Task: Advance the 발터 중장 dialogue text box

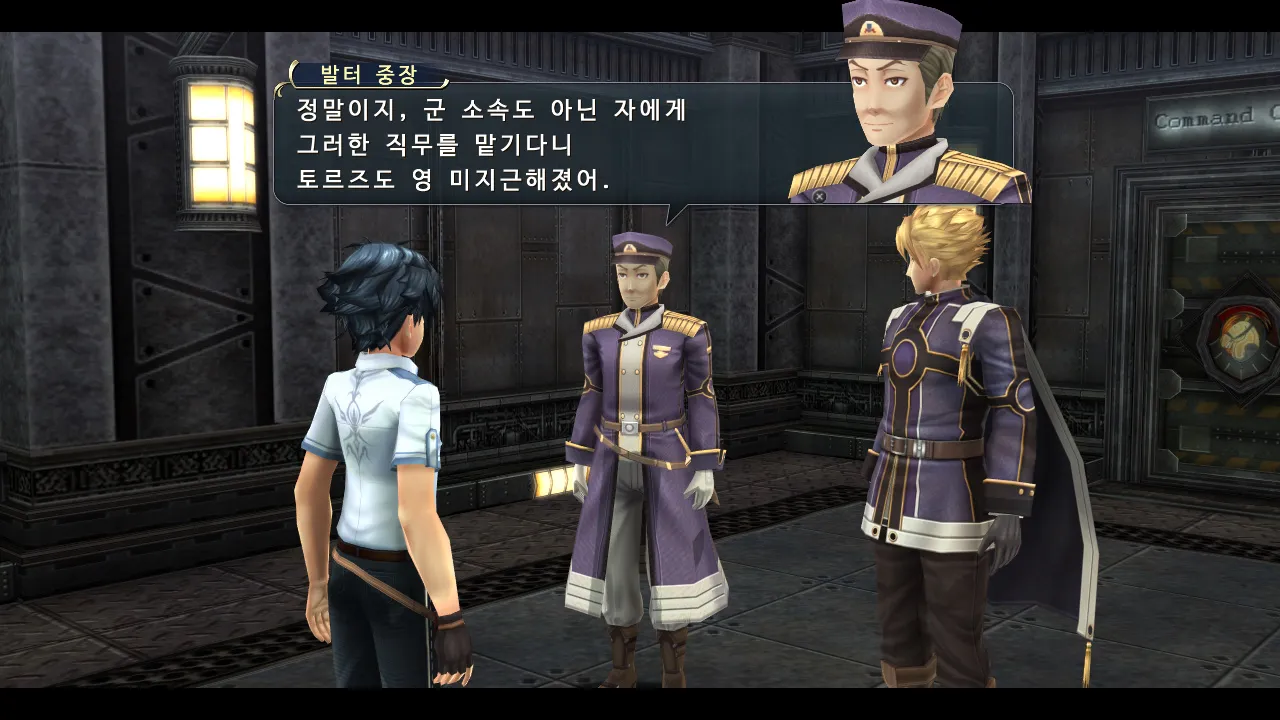Action: click(x=819, y=196)
